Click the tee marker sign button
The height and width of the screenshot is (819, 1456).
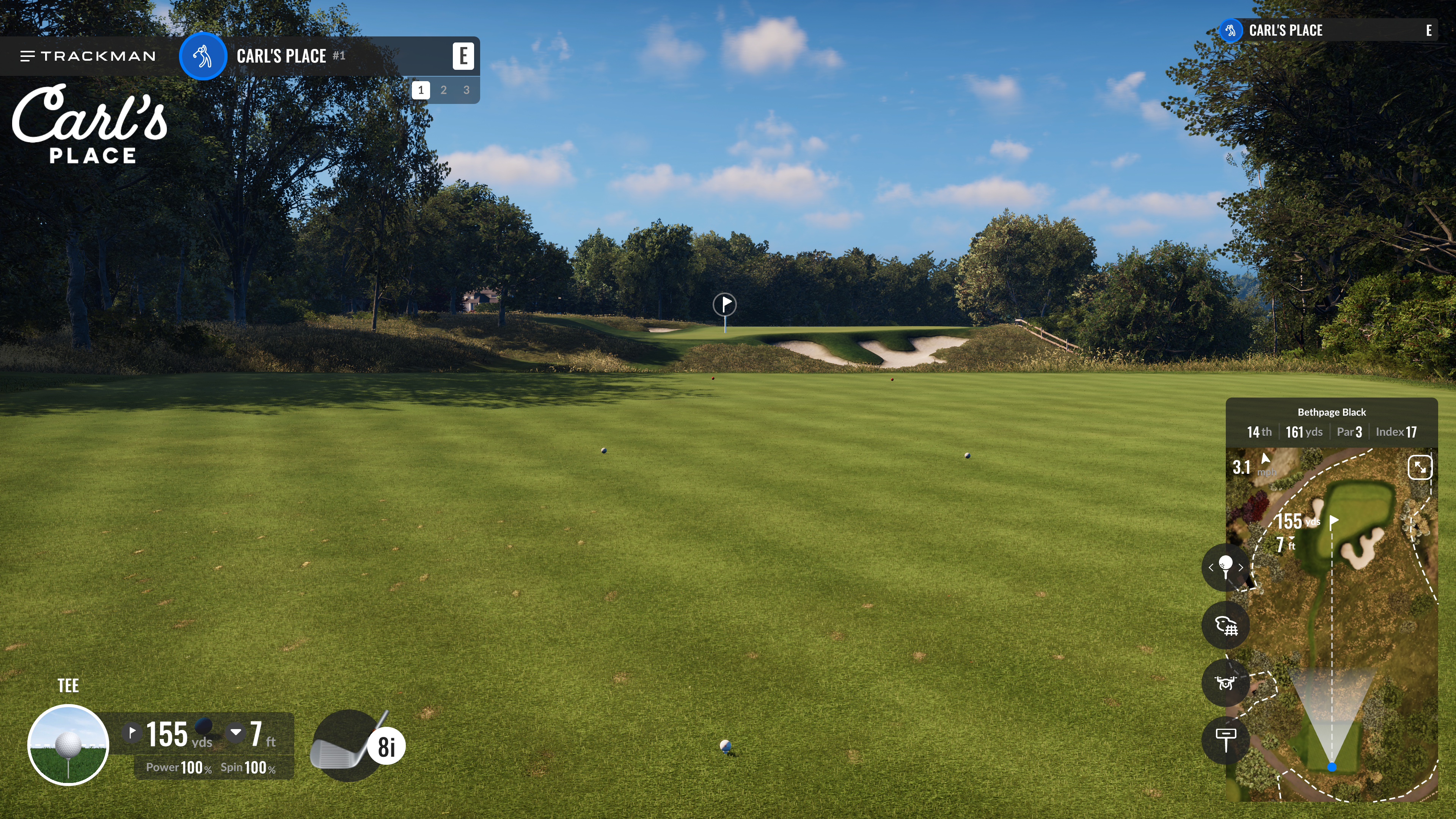click(1225, 740)
